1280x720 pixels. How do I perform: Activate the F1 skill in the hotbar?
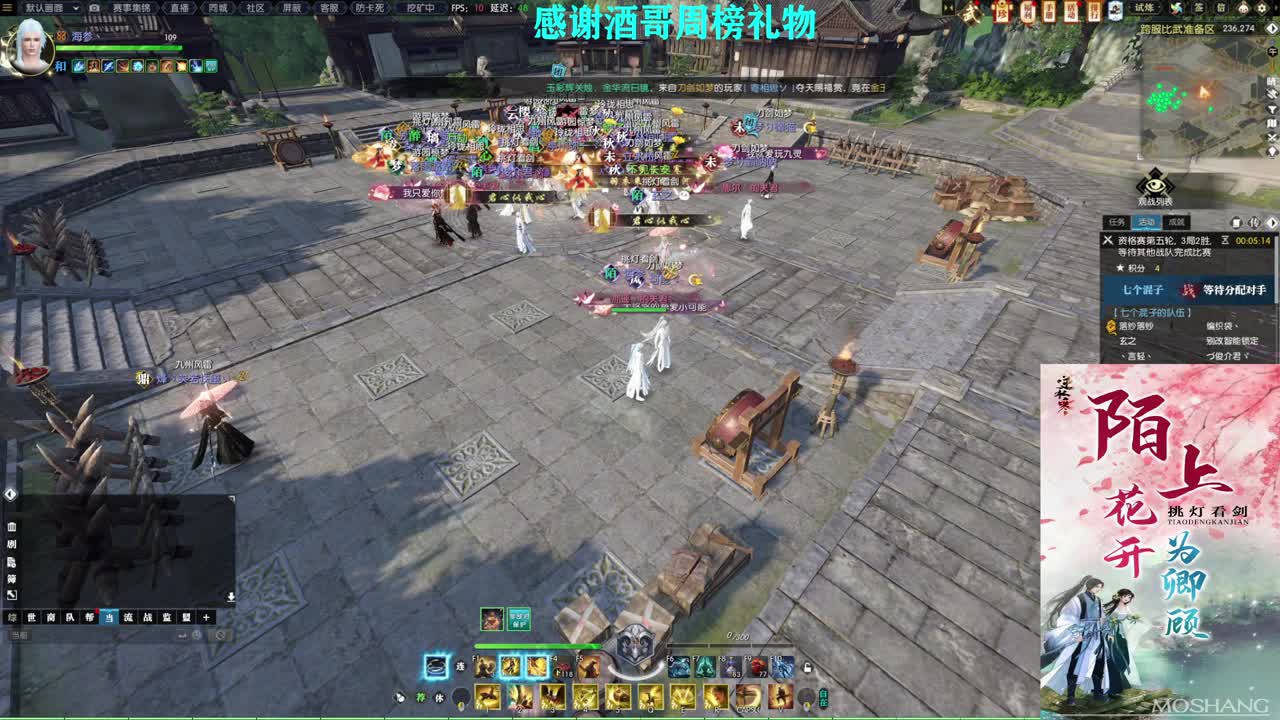[482, 665]
